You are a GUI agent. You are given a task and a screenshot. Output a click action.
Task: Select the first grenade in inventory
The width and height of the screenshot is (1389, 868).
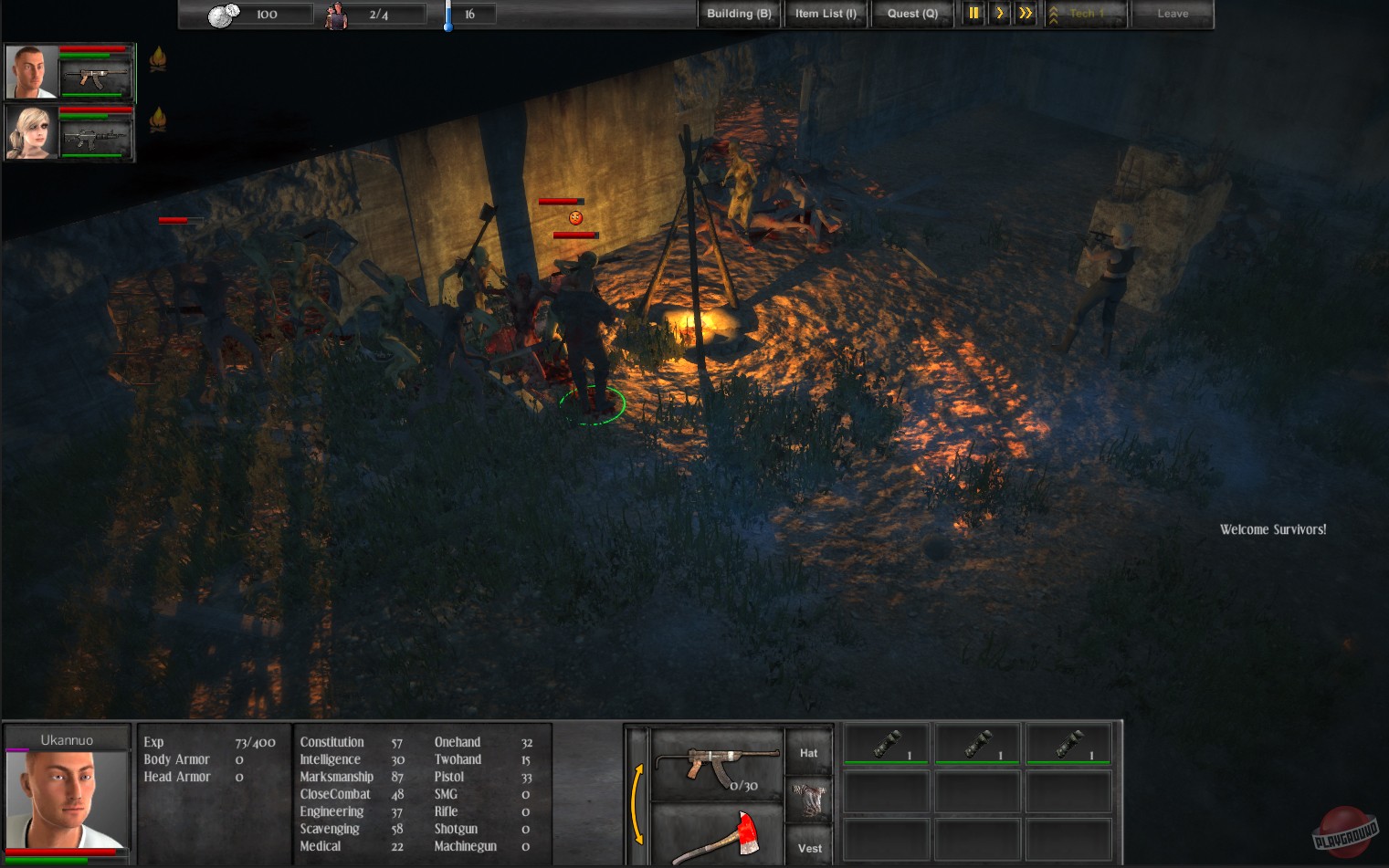click(886, 742)
